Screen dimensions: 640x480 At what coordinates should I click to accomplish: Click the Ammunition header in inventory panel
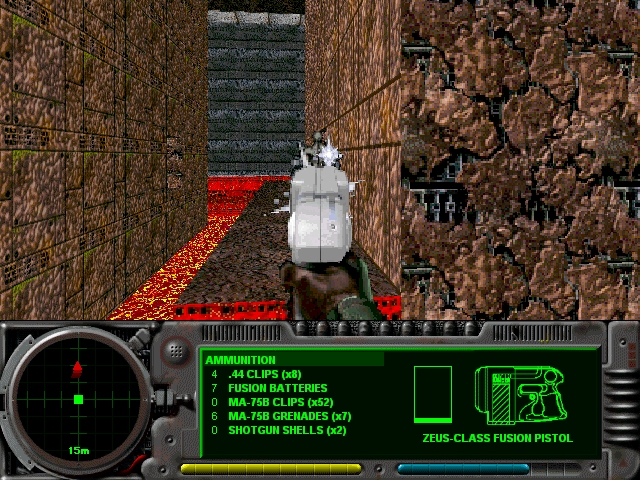pos(241,360)
